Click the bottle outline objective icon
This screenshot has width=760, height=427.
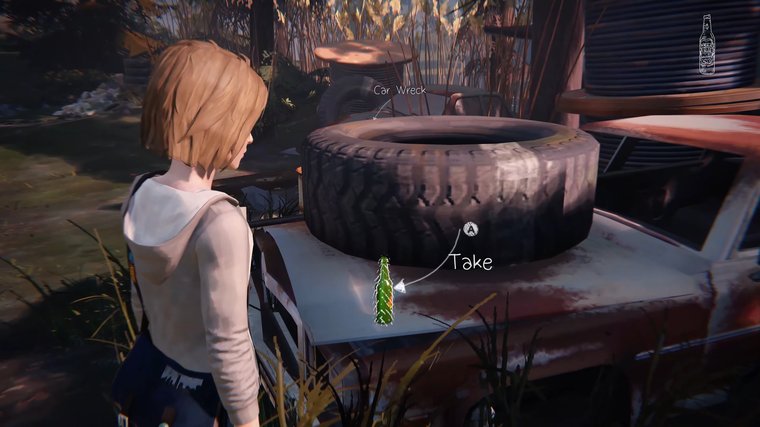[707, 44]
